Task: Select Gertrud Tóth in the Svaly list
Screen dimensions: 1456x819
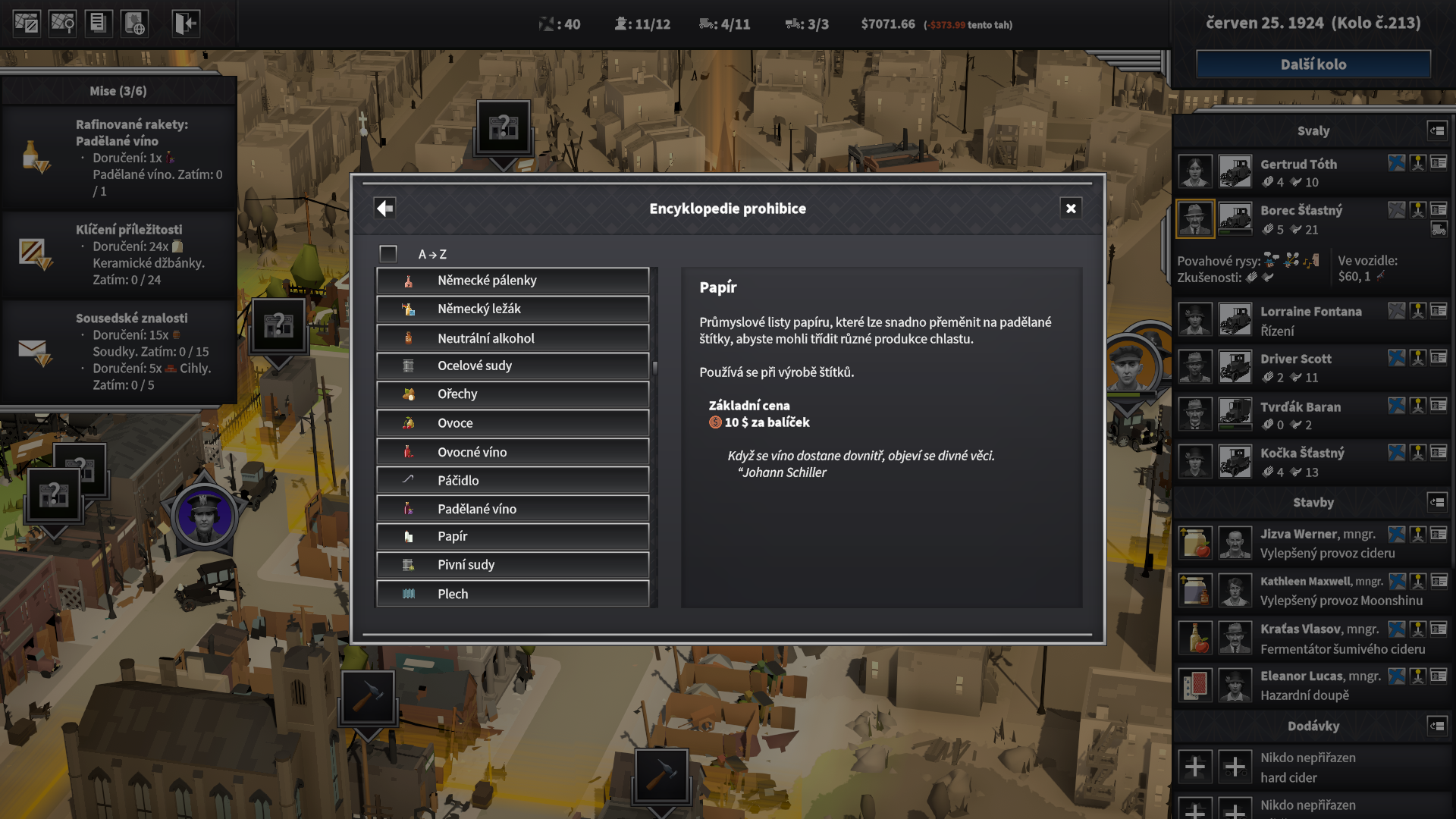Action: tap(1298, 165)
